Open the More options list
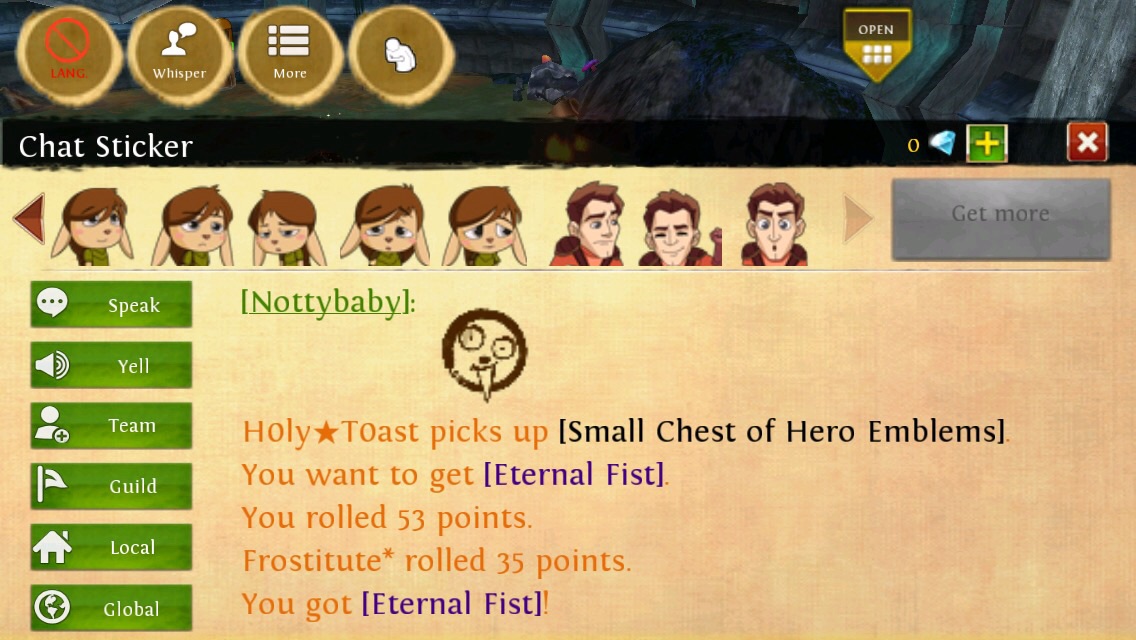This screenshot has height=640, width=1136. point(290,50)
